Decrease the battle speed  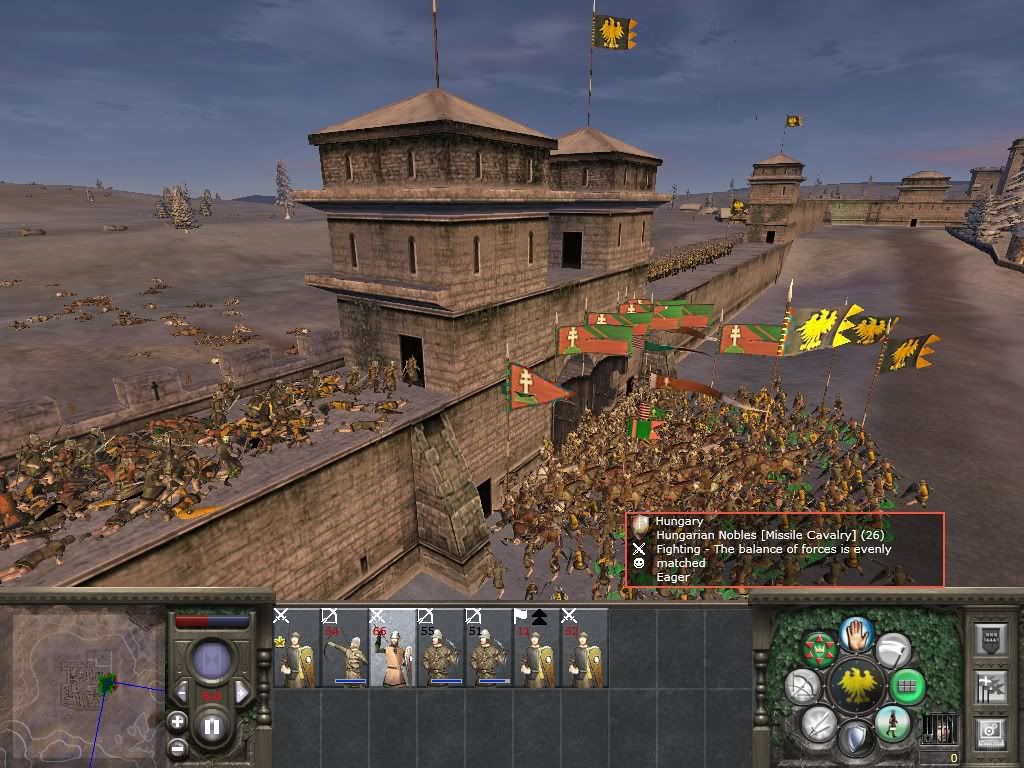[x=182, y=693]
